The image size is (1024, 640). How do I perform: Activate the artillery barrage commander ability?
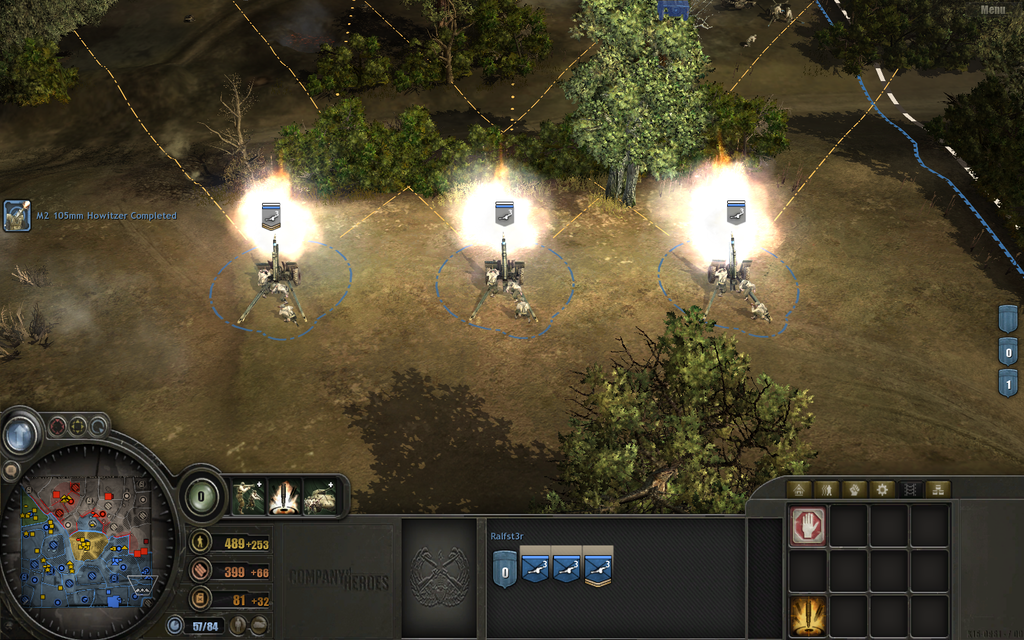click(285, 496)
